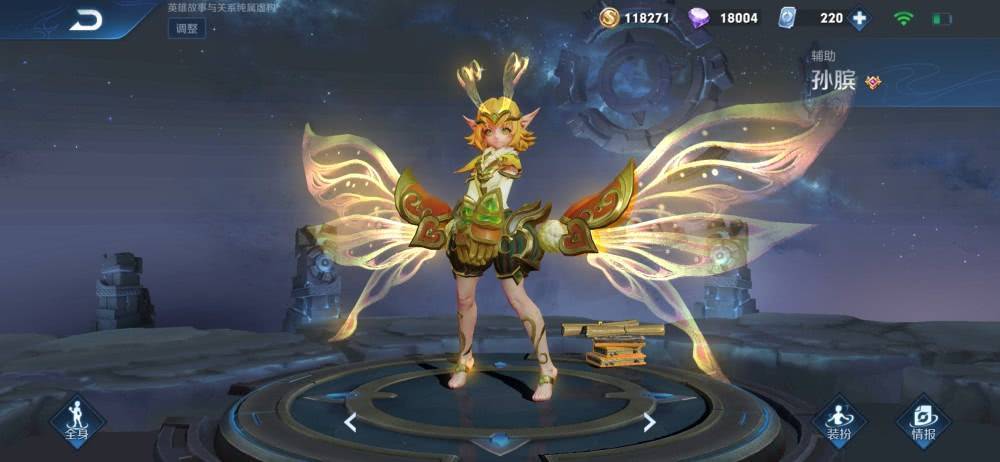Screen dimensions: 1000x462
Task: Switch to previous hero with left arrow
Action: point(350,422)
